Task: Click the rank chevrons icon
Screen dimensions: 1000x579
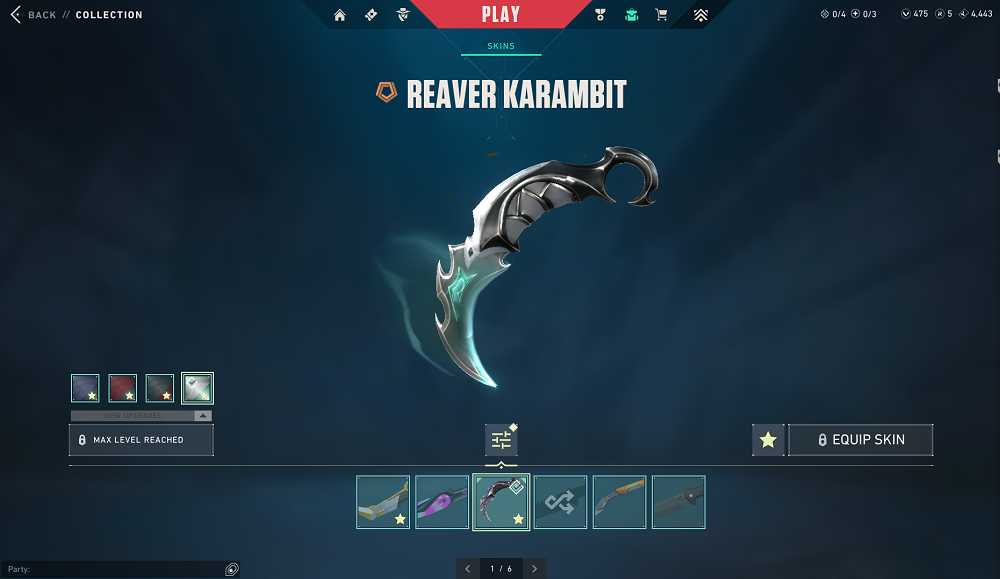Action: tap(700, 15)
